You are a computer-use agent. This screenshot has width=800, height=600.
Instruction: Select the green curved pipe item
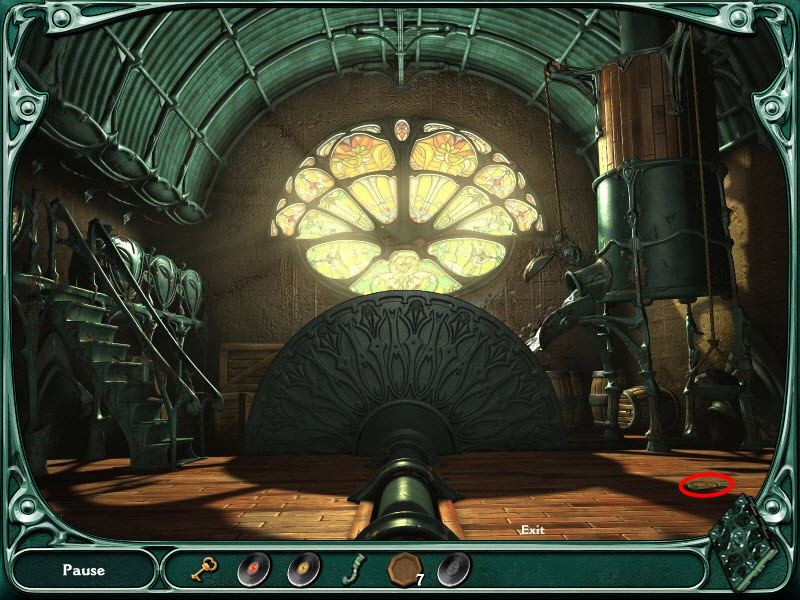point(352,570)
